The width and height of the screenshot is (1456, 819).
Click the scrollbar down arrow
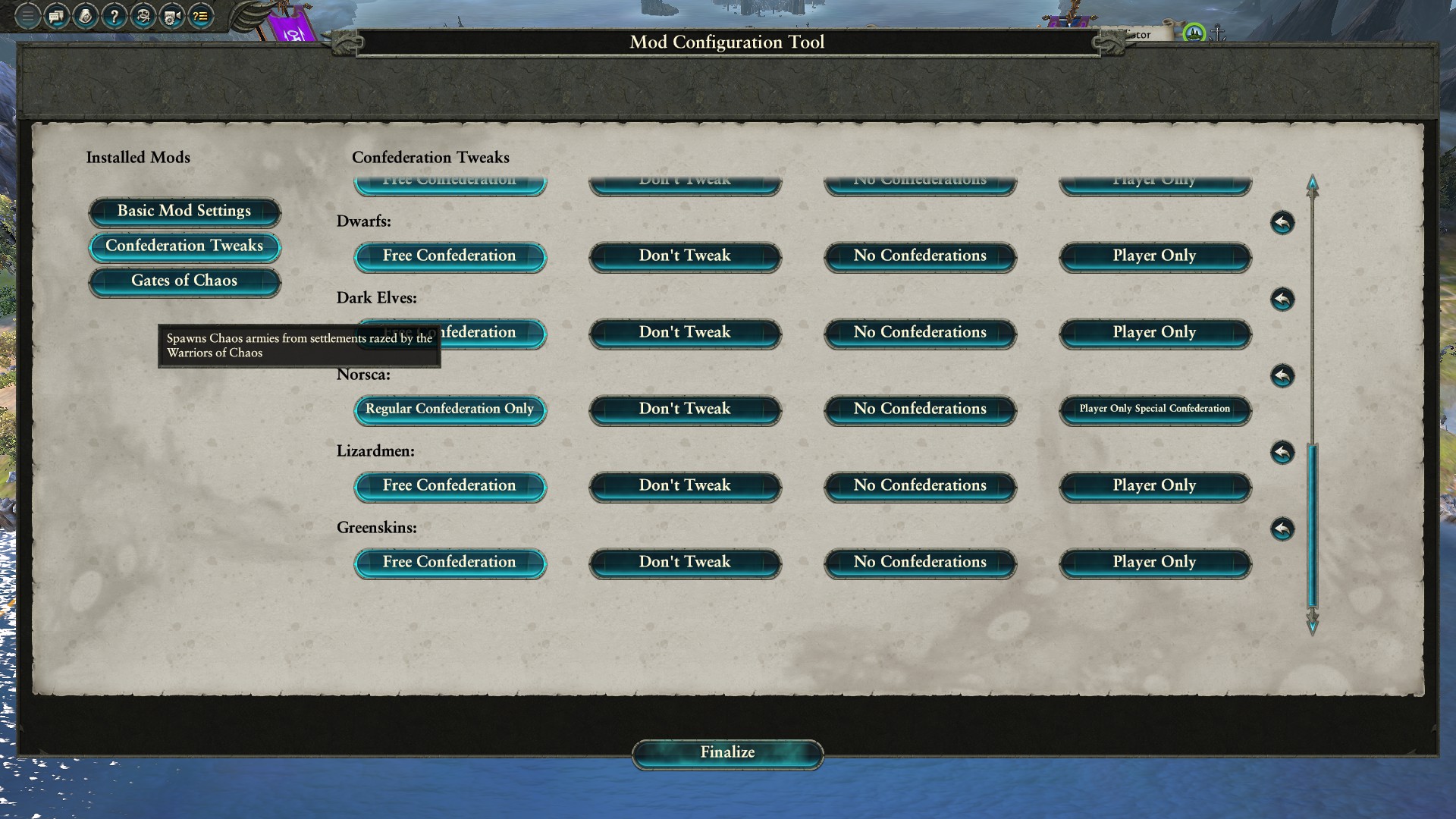pyautogui.click(x=1313, y=624)
